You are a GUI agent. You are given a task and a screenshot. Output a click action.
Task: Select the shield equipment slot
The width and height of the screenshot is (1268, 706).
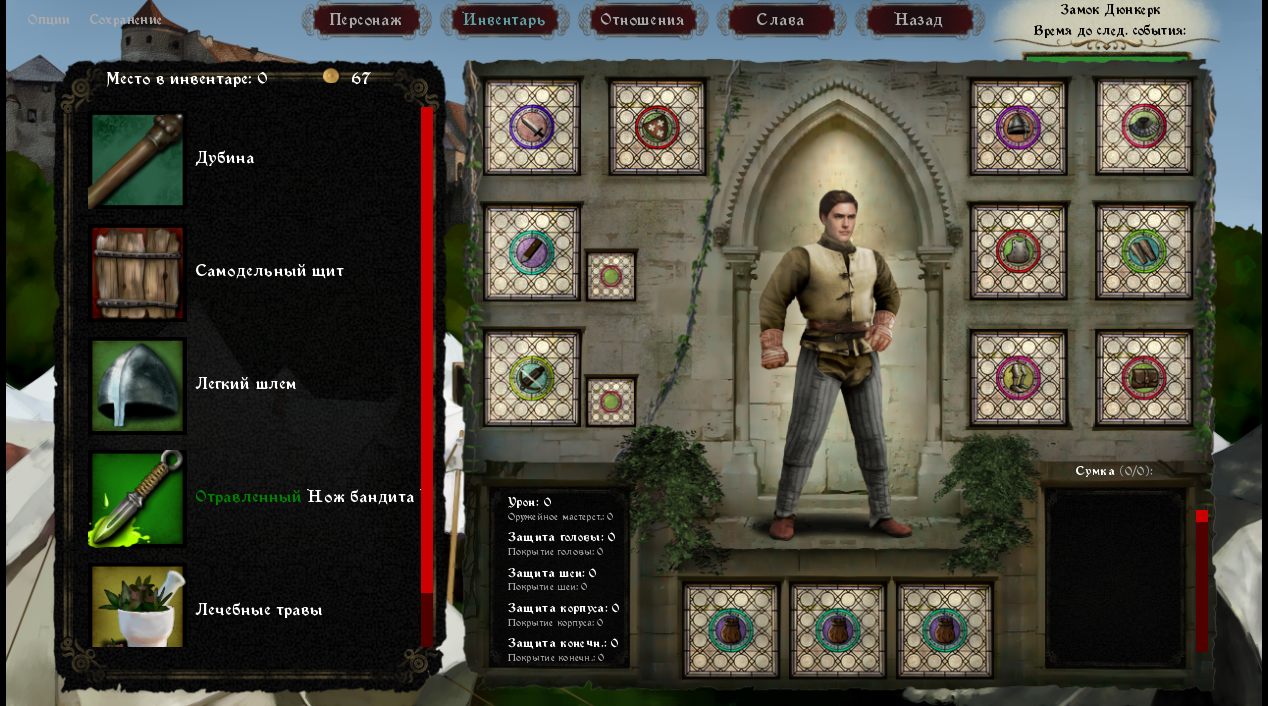coord(657,127)
